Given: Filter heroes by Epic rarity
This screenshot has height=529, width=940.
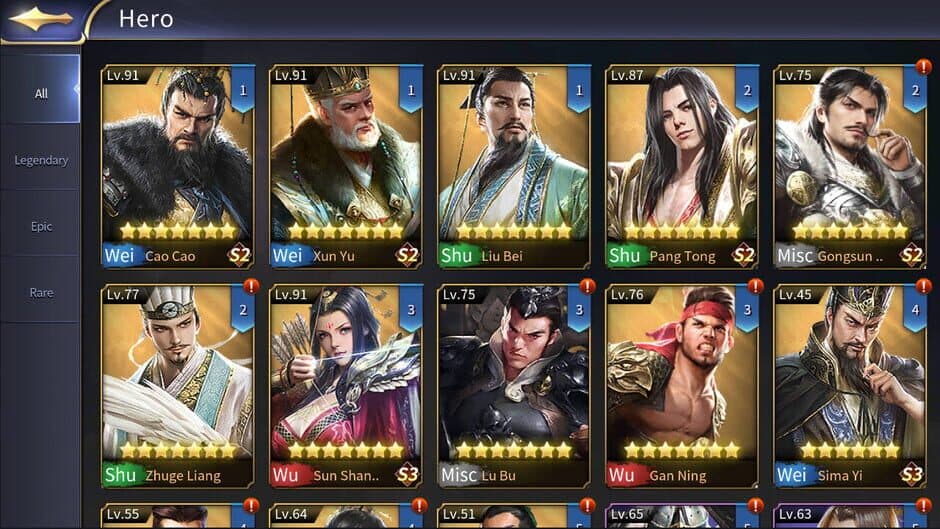Looking at the screenshot, I should pos(41,226).
